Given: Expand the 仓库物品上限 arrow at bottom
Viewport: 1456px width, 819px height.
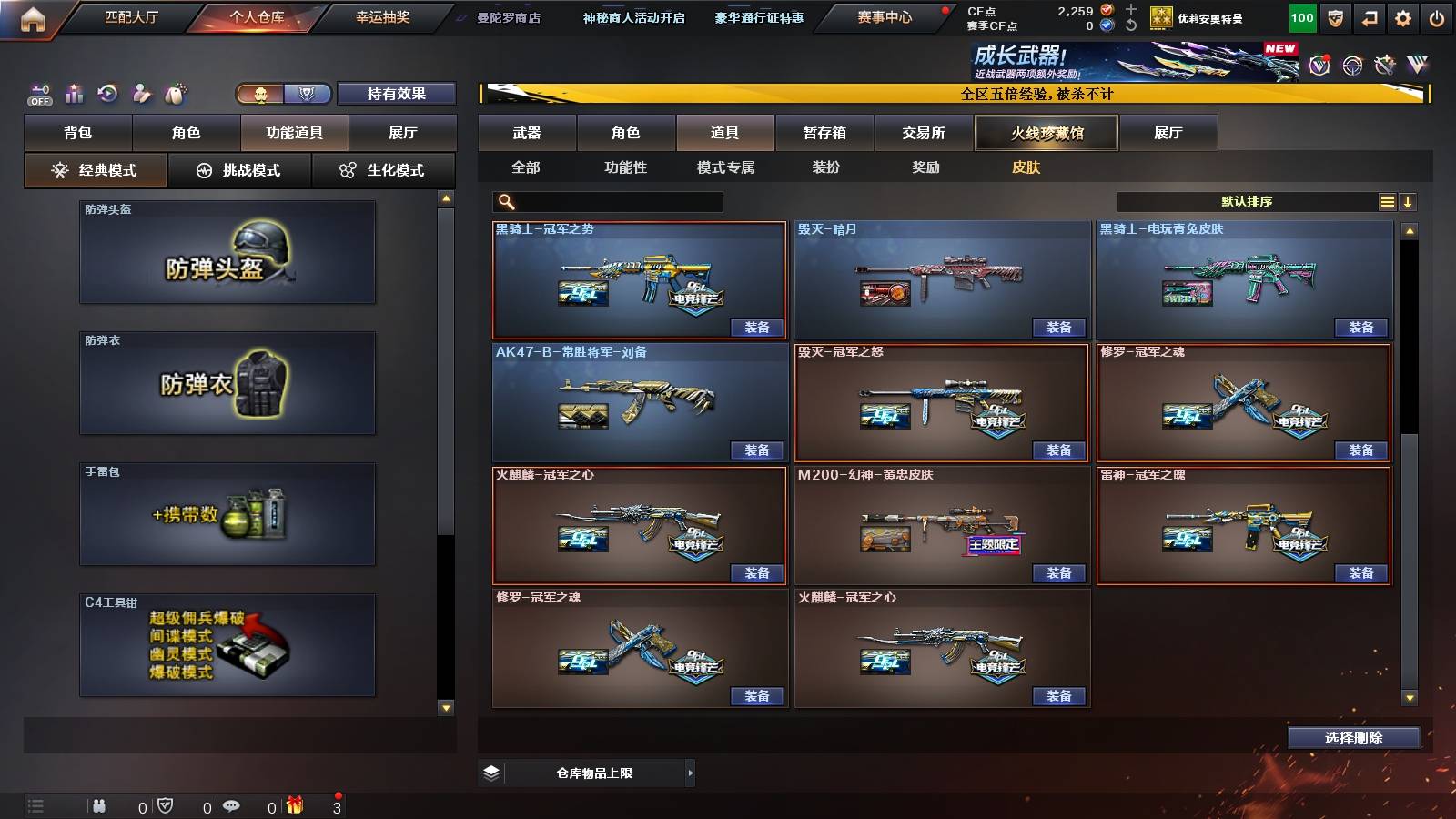Looking at the screenshot, I should tap(689, 773).
